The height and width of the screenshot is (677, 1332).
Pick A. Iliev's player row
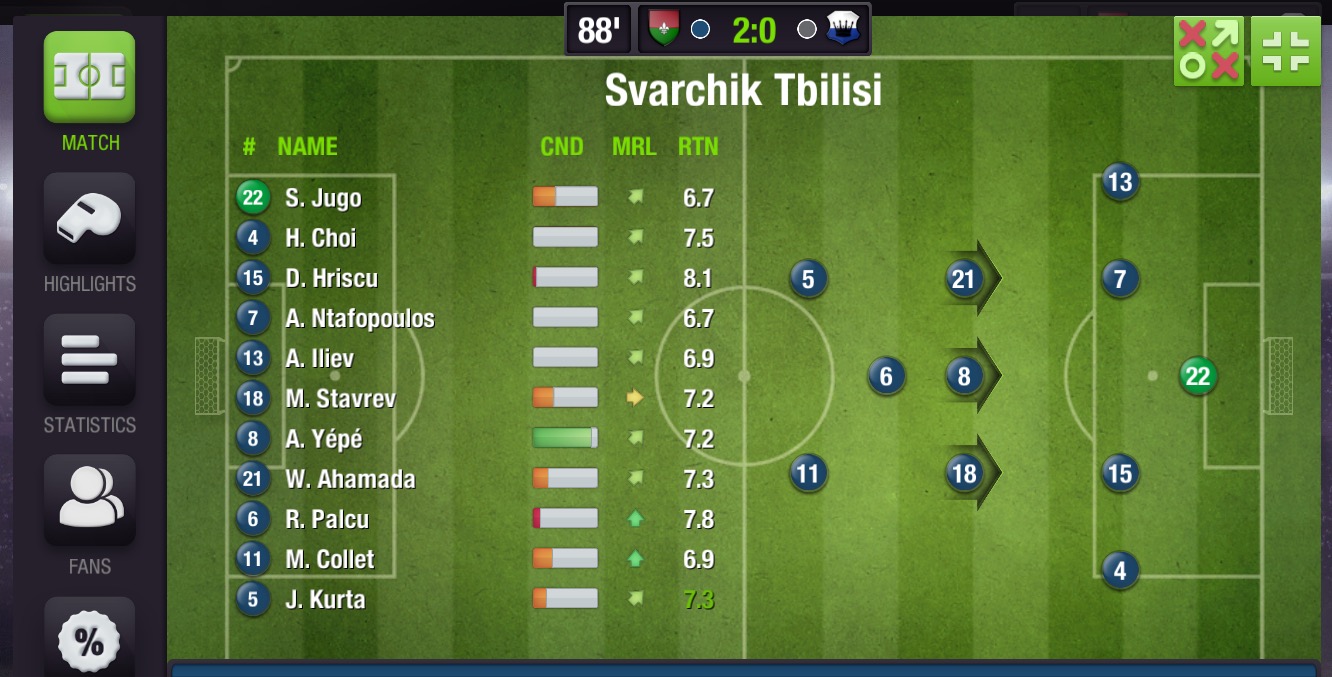point(319,359)
